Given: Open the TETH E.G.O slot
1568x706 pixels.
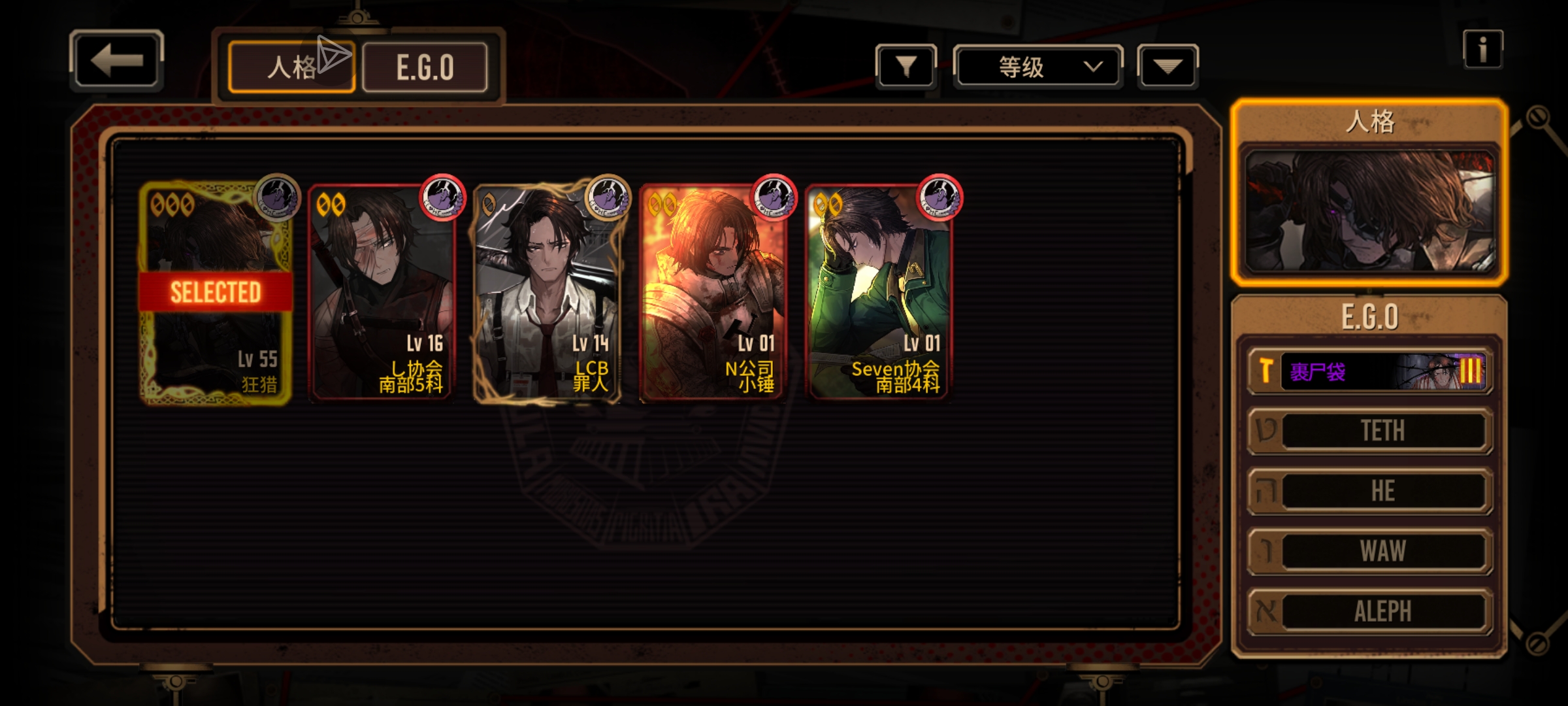Looking at the screenshot, I should (x=1370, y=431).
